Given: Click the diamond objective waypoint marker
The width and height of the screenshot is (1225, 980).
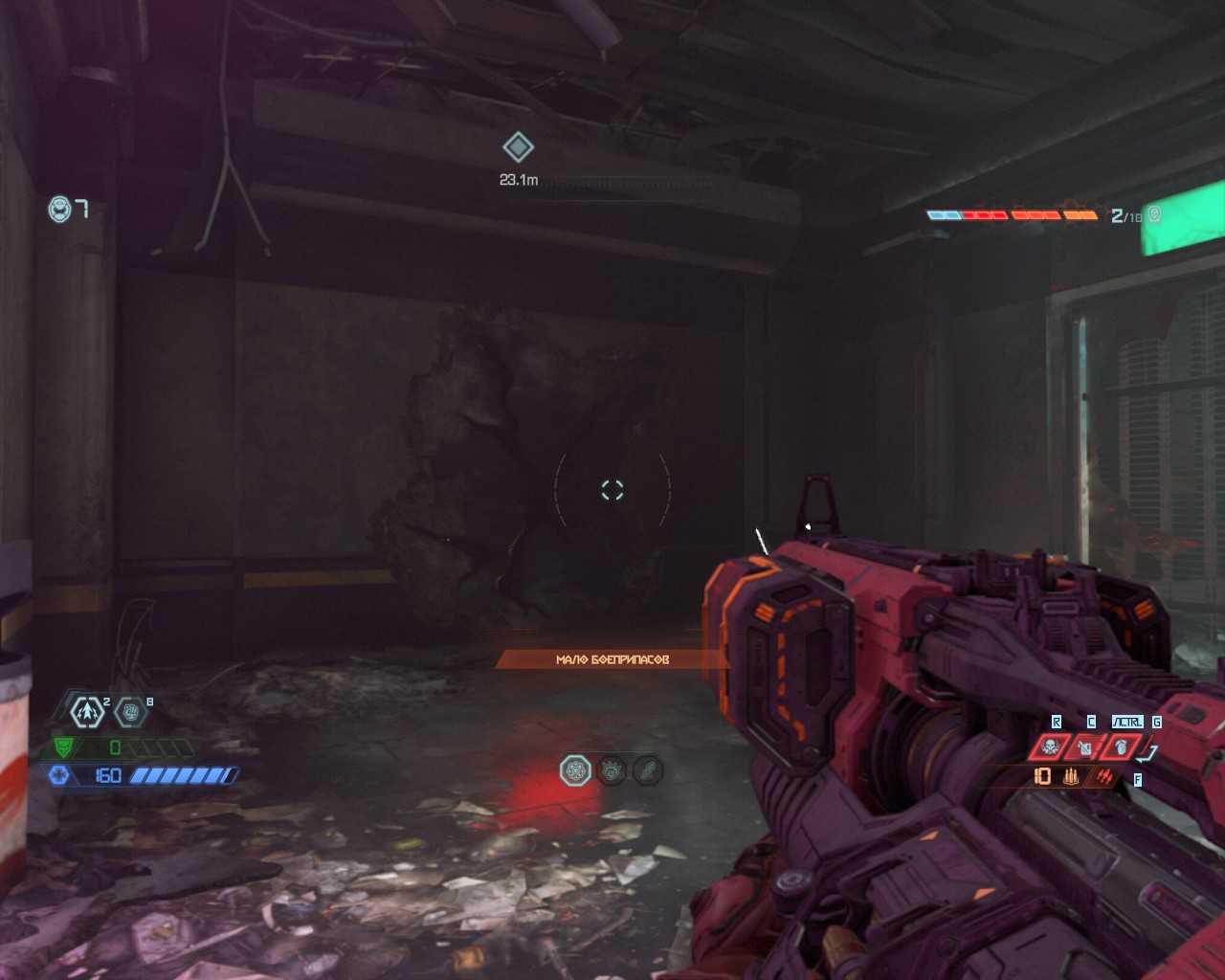Looking at the screenshot, I should (x=518, y=147).
